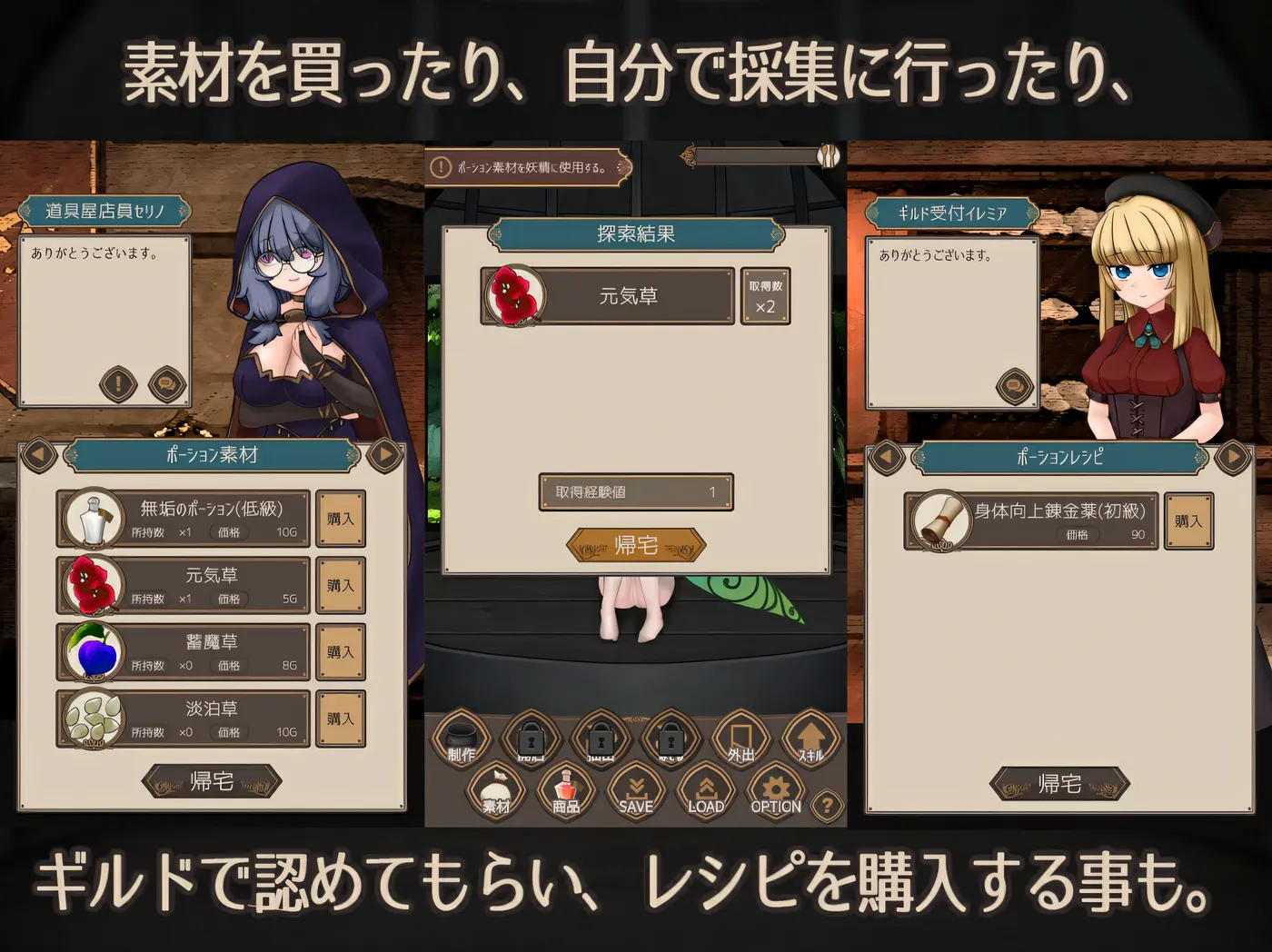
Task: Purchase the 元気草 herb
Action: tap(341, 585)
